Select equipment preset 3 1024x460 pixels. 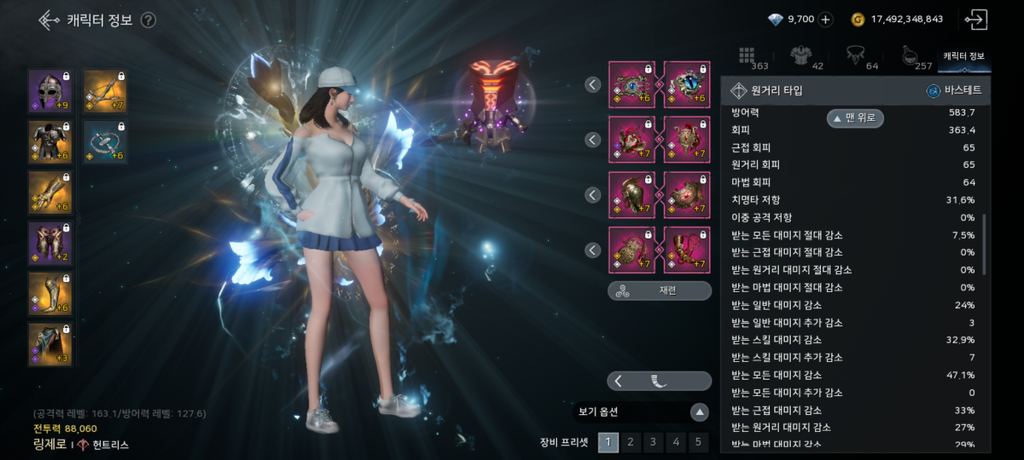pos(653,442)
